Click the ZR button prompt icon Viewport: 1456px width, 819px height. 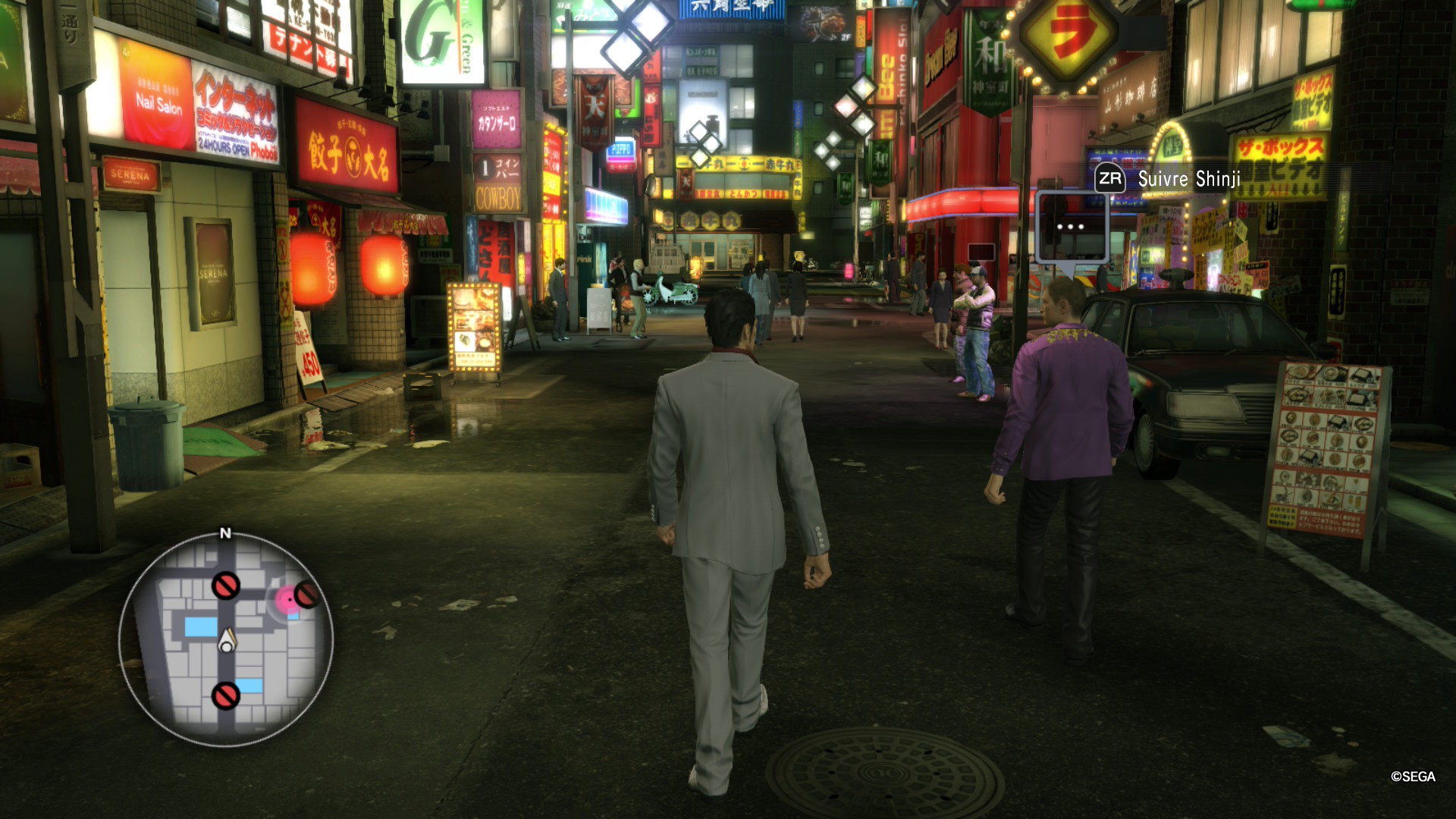[1109, 180]
